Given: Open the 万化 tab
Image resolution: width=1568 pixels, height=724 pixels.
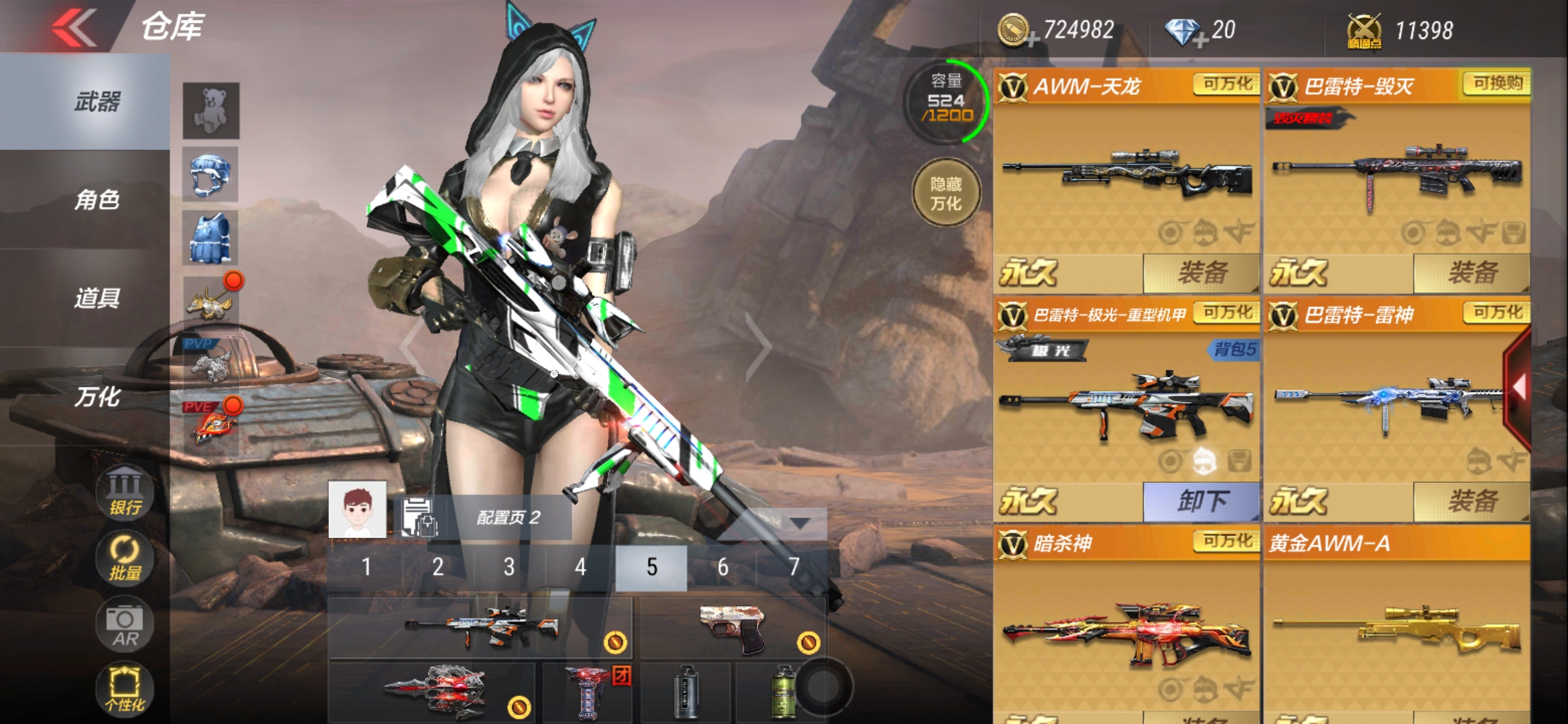Looking at the screenshot, I should point(97,397).
